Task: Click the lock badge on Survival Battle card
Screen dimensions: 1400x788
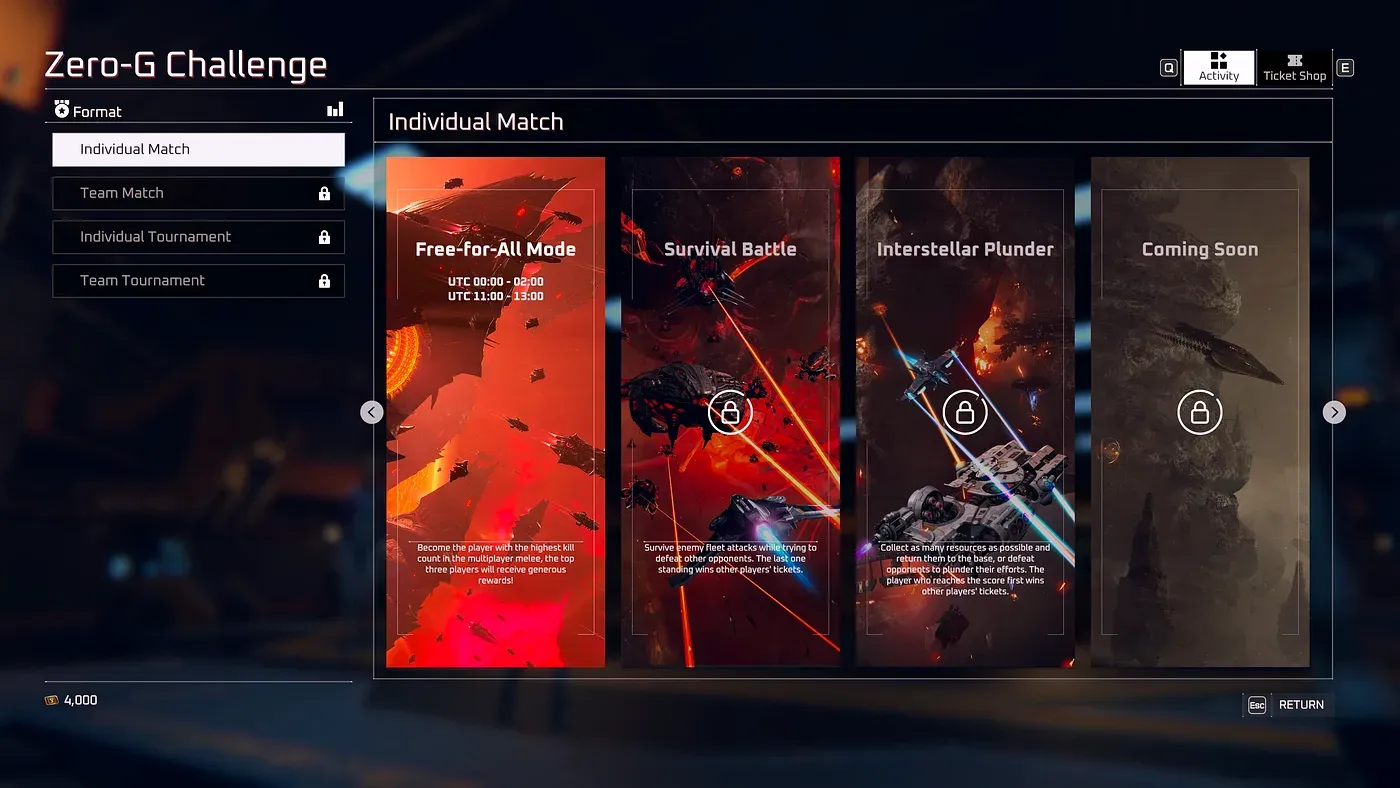Action: pyautogui.click(x=730, y=411)
